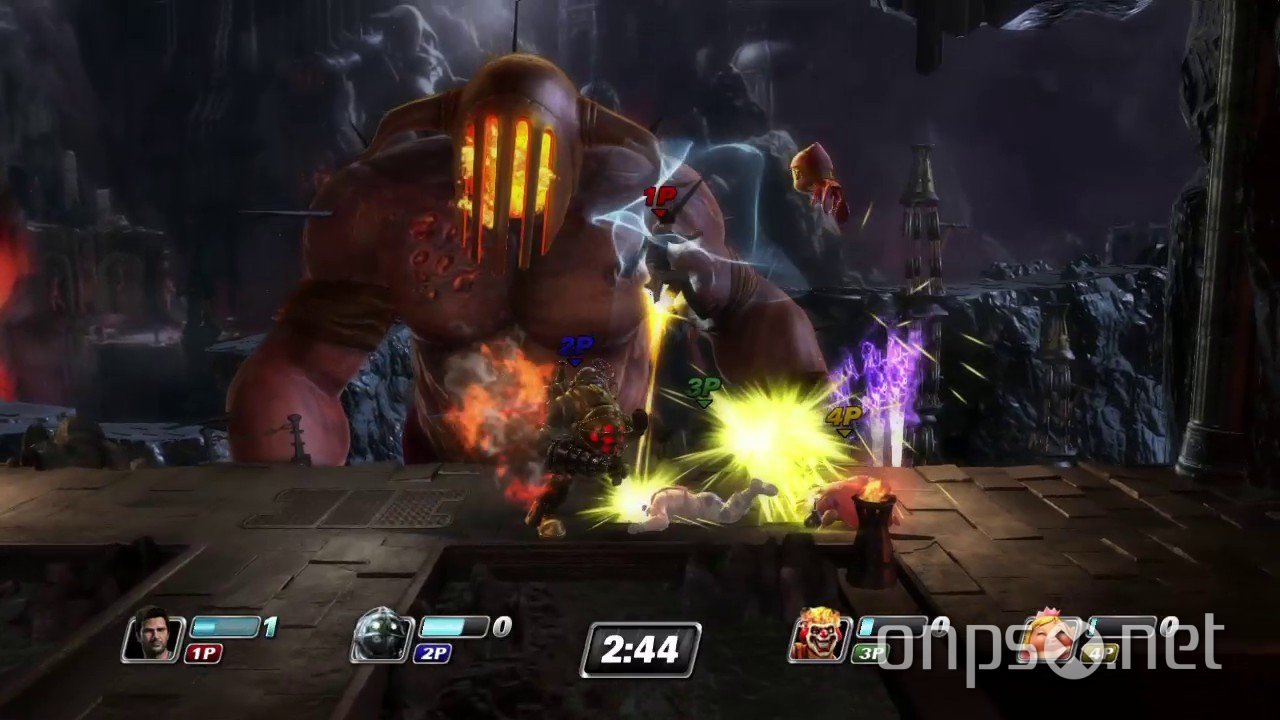Click the 4P marker near the purple swords
The image size is (1280, 720).
(x=845, y=415)
